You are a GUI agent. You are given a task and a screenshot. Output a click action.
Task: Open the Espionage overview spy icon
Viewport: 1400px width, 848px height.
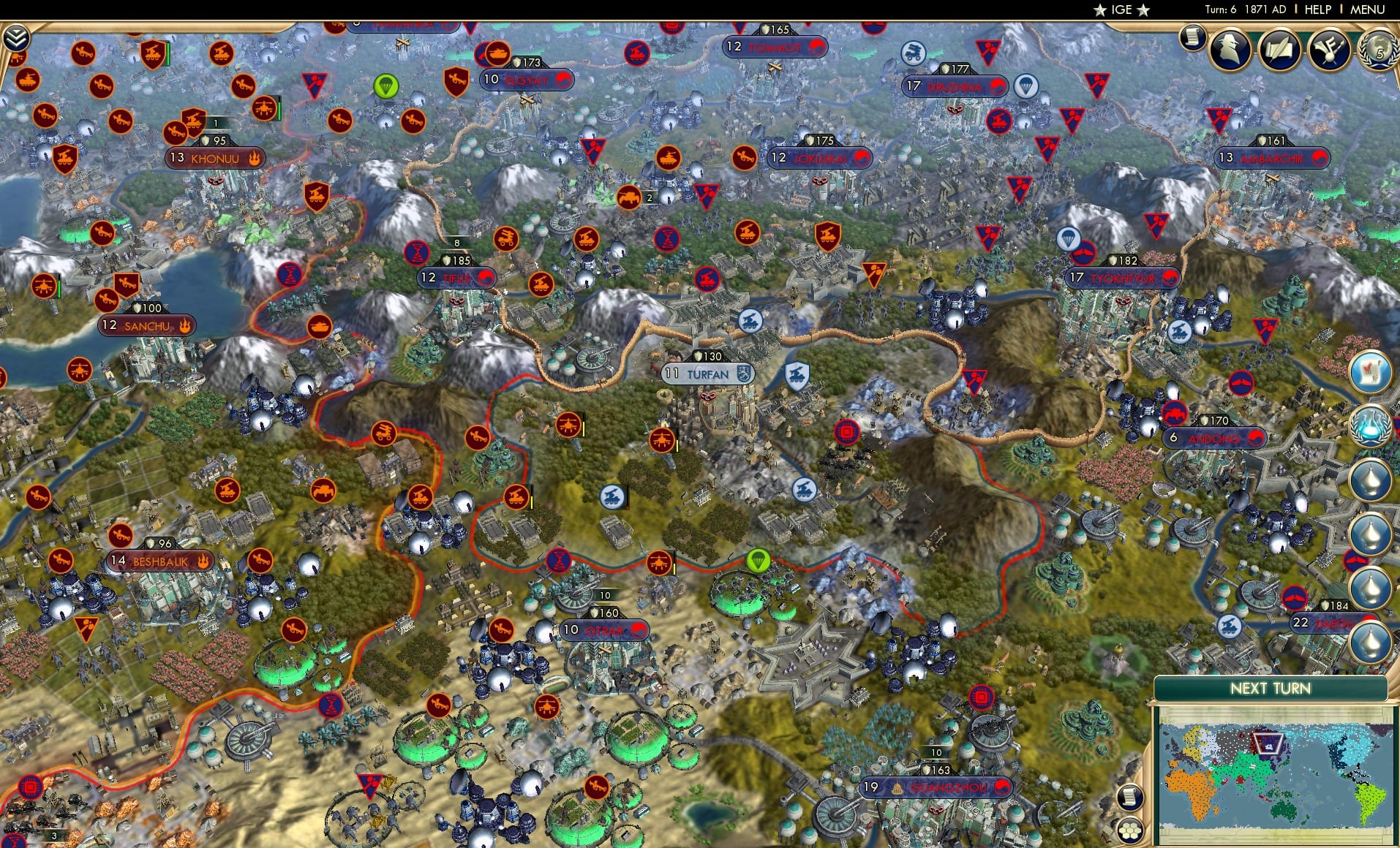(x=1229, y=49)
